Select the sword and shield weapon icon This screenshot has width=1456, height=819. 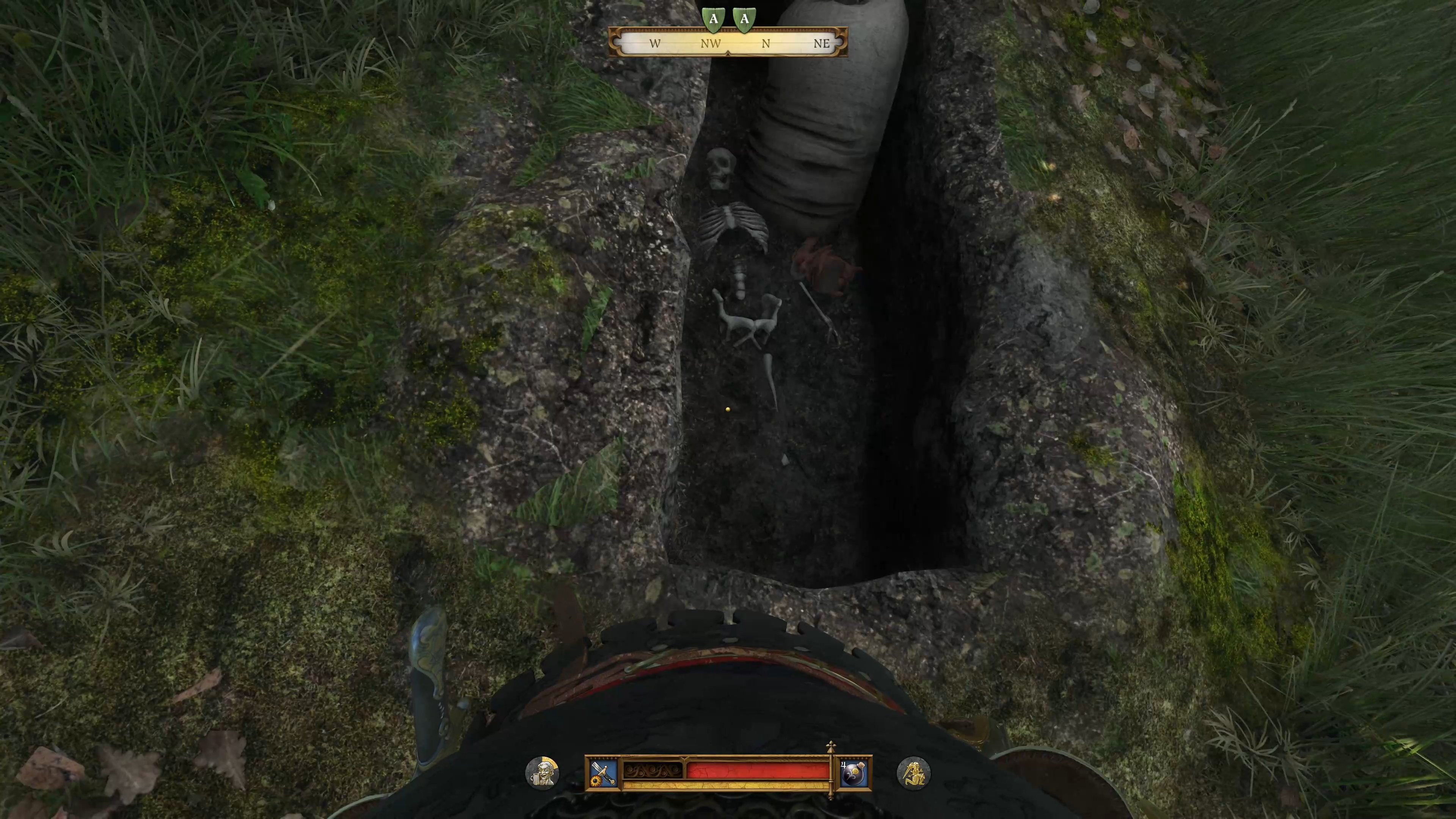(x=602, y=773)
